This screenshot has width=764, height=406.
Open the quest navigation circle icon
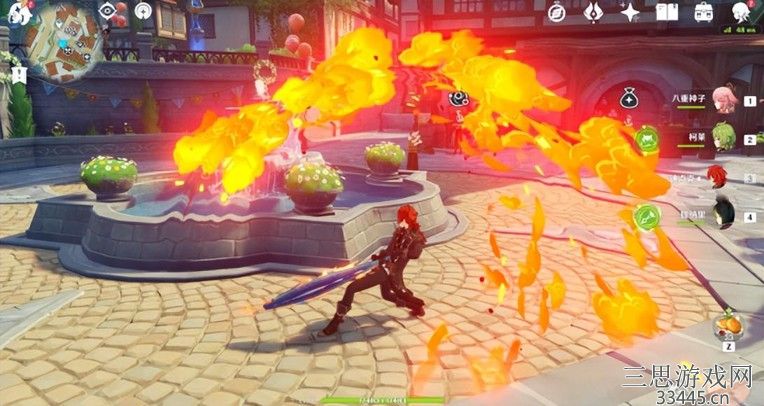pos(144,11)
